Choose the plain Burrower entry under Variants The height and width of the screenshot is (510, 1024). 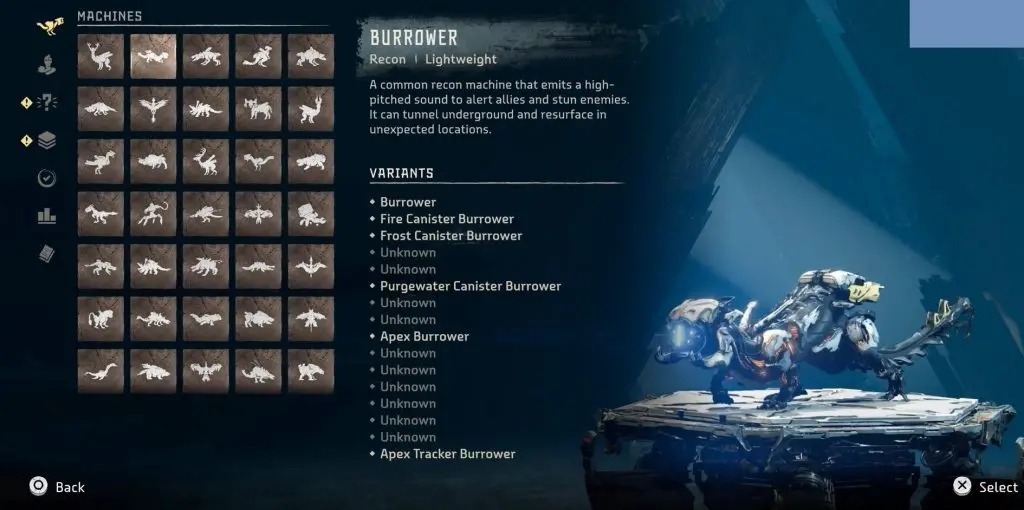[x=407, y=202]
